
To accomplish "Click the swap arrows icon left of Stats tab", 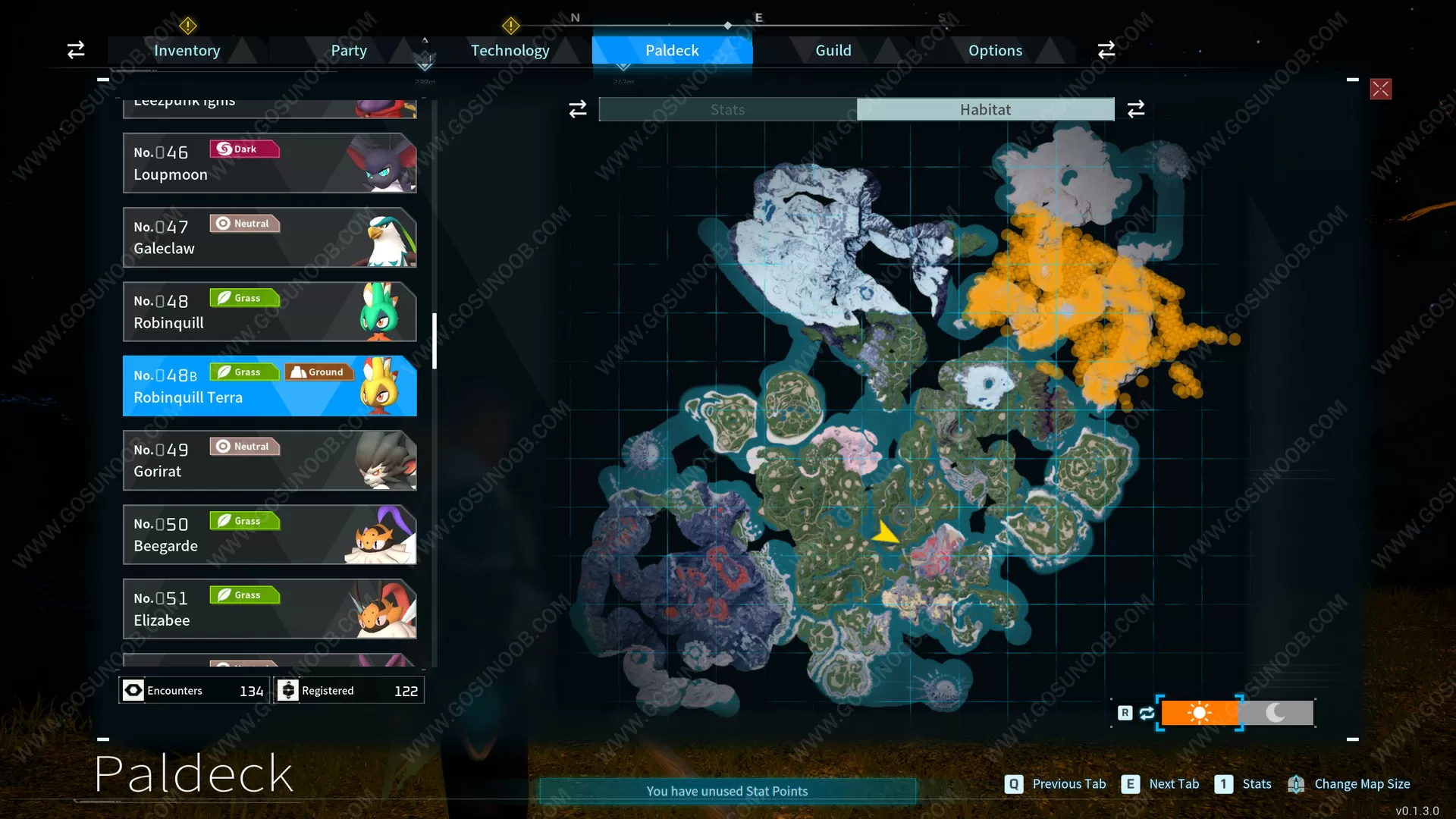I will pyautogui.click(x=578, y=108).
